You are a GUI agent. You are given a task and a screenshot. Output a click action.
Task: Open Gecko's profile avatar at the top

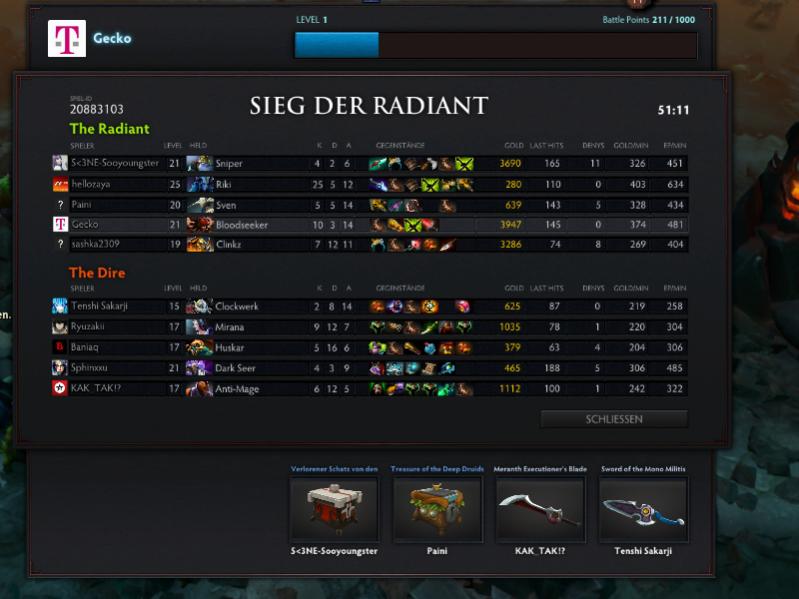pos(66,39)
